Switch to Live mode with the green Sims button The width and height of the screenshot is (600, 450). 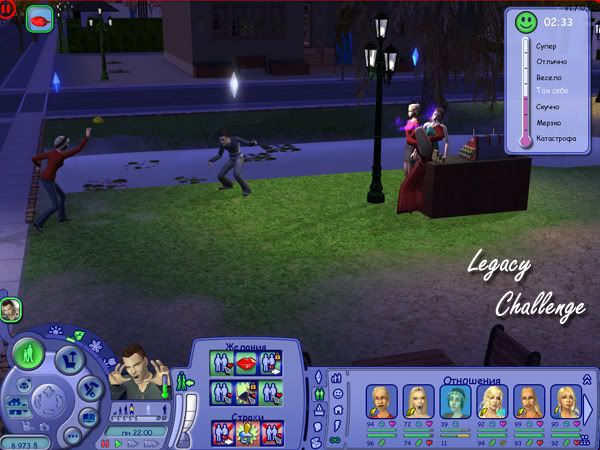click(x=28, y=352)
